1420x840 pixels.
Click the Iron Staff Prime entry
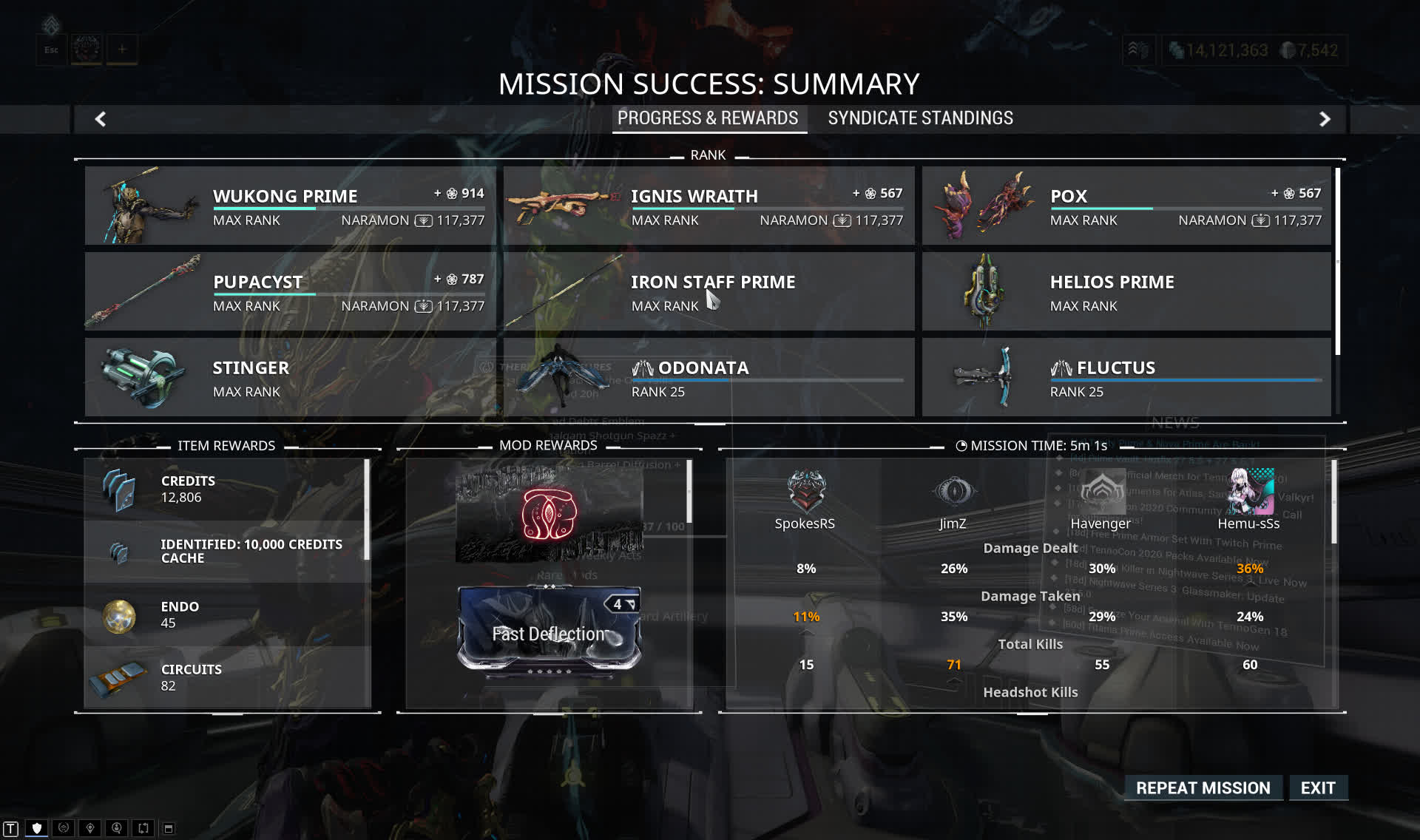[x=709, y=291]
